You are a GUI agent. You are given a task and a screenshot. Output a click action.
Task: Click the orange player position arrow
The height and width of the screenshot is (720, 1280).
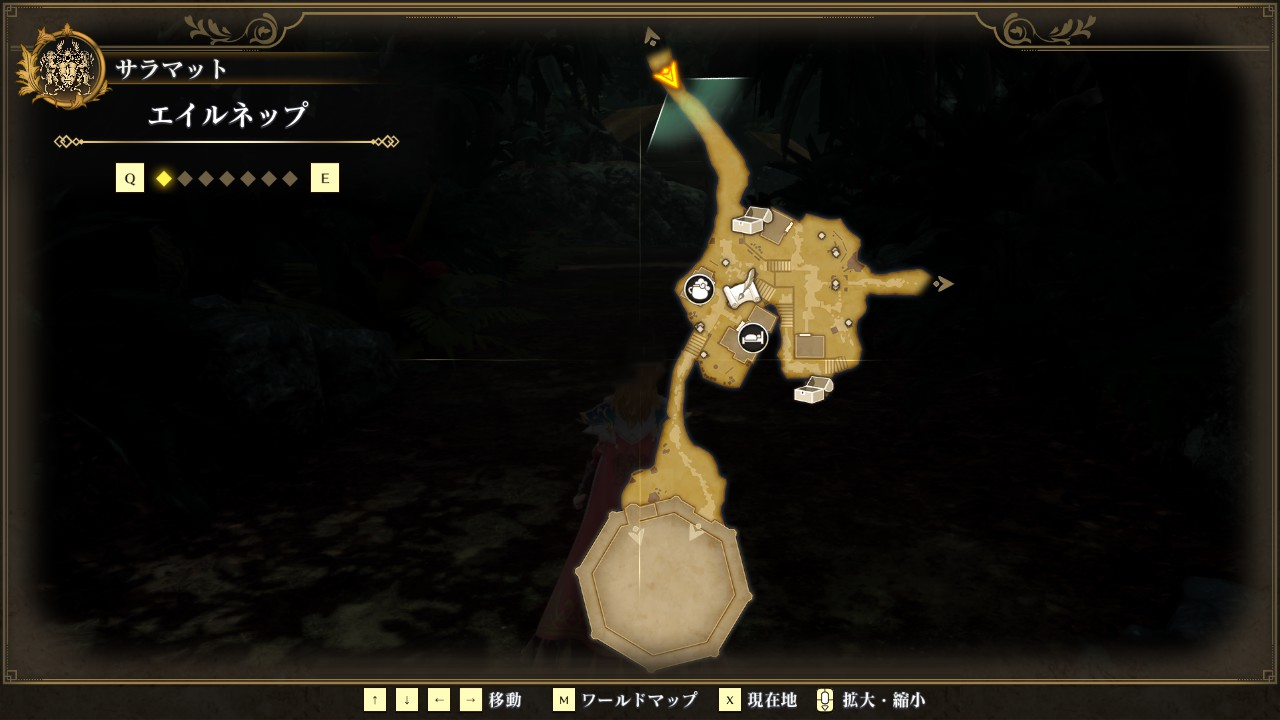667,75
